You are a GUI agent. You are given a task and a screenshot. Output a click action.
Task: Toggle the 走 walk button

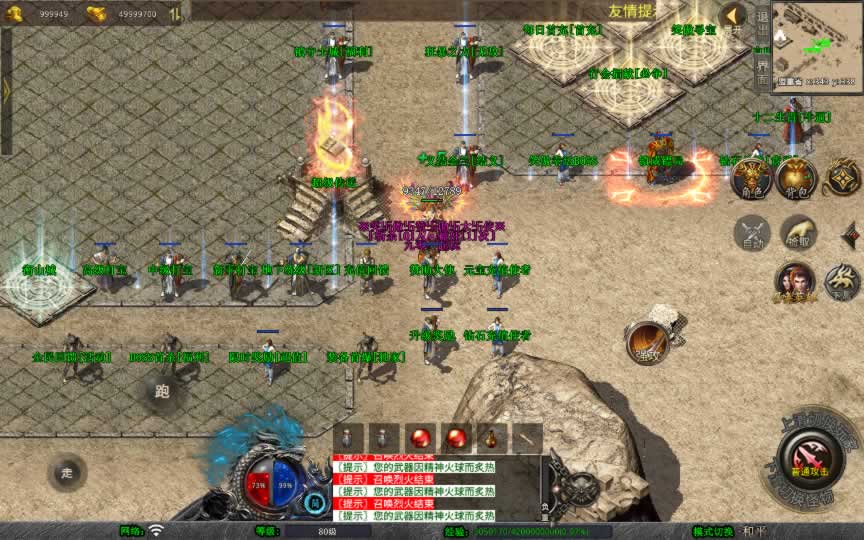67,472
